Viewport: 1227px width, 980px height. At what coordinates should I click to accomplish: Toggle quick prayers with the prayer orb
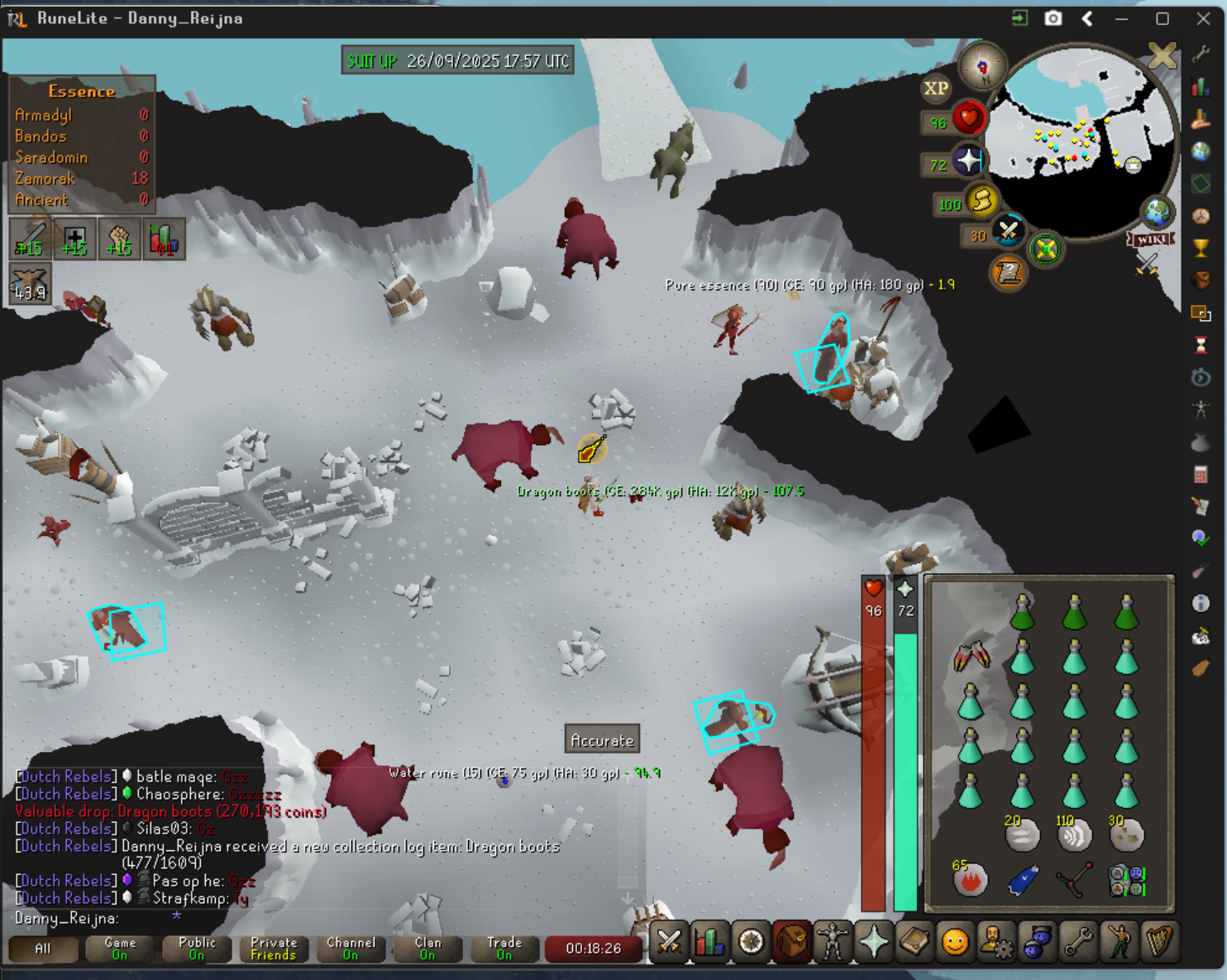click(967, 160)
